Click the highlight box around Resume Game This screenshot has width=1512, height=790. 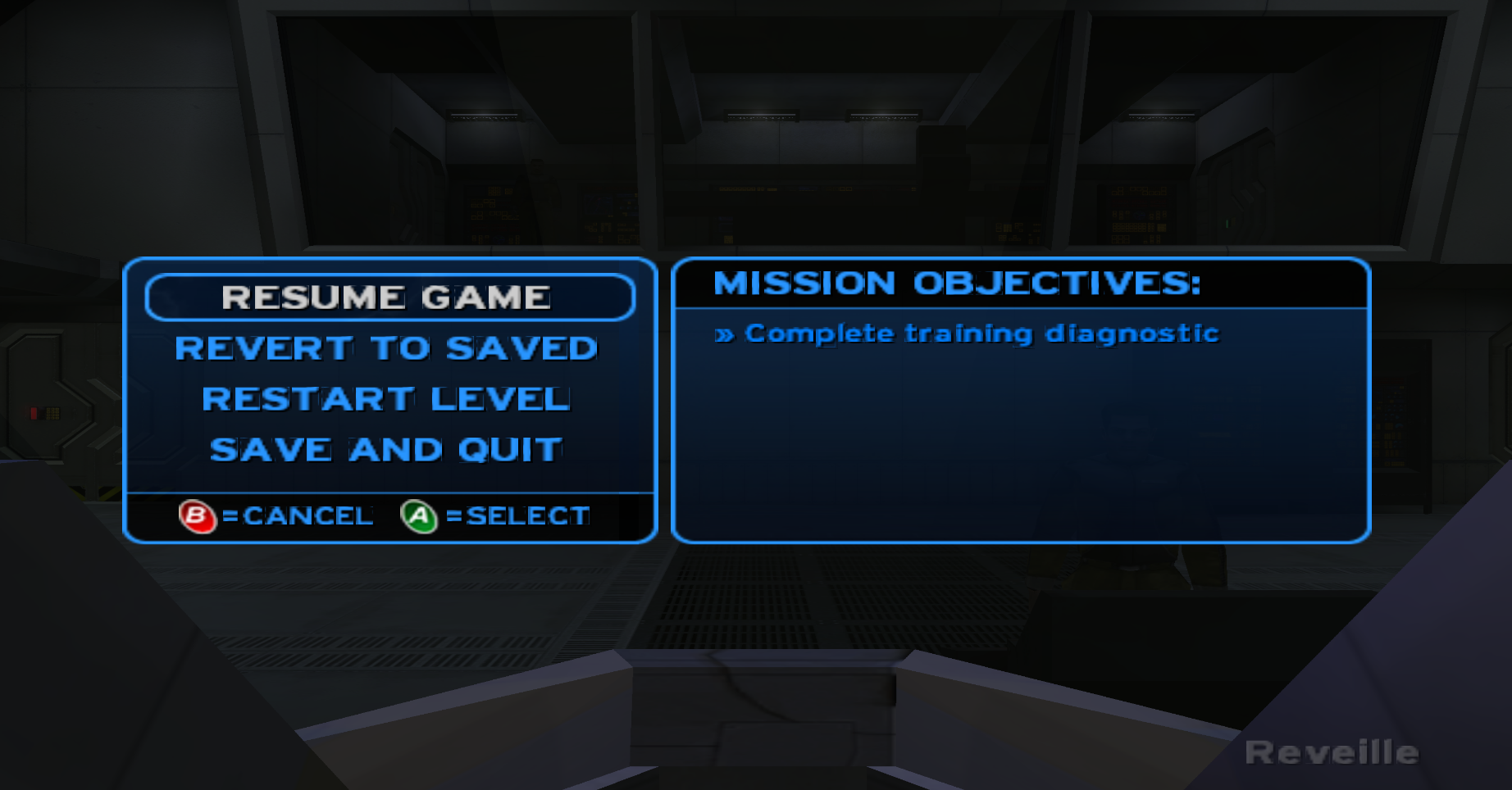(x=389, y=297)
